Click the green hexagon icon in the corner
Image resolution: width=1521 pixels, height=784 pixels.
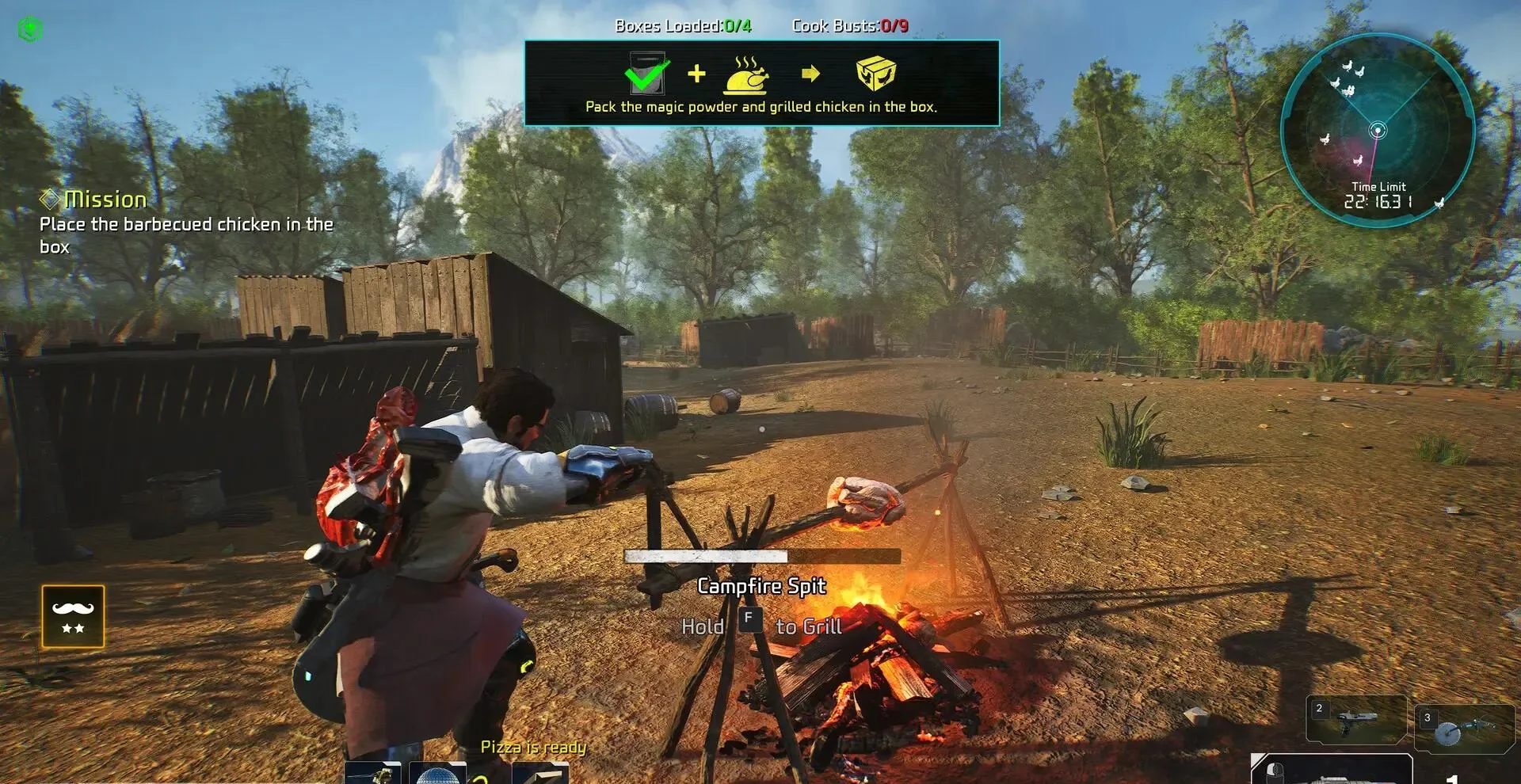click(x=30, y=29)
